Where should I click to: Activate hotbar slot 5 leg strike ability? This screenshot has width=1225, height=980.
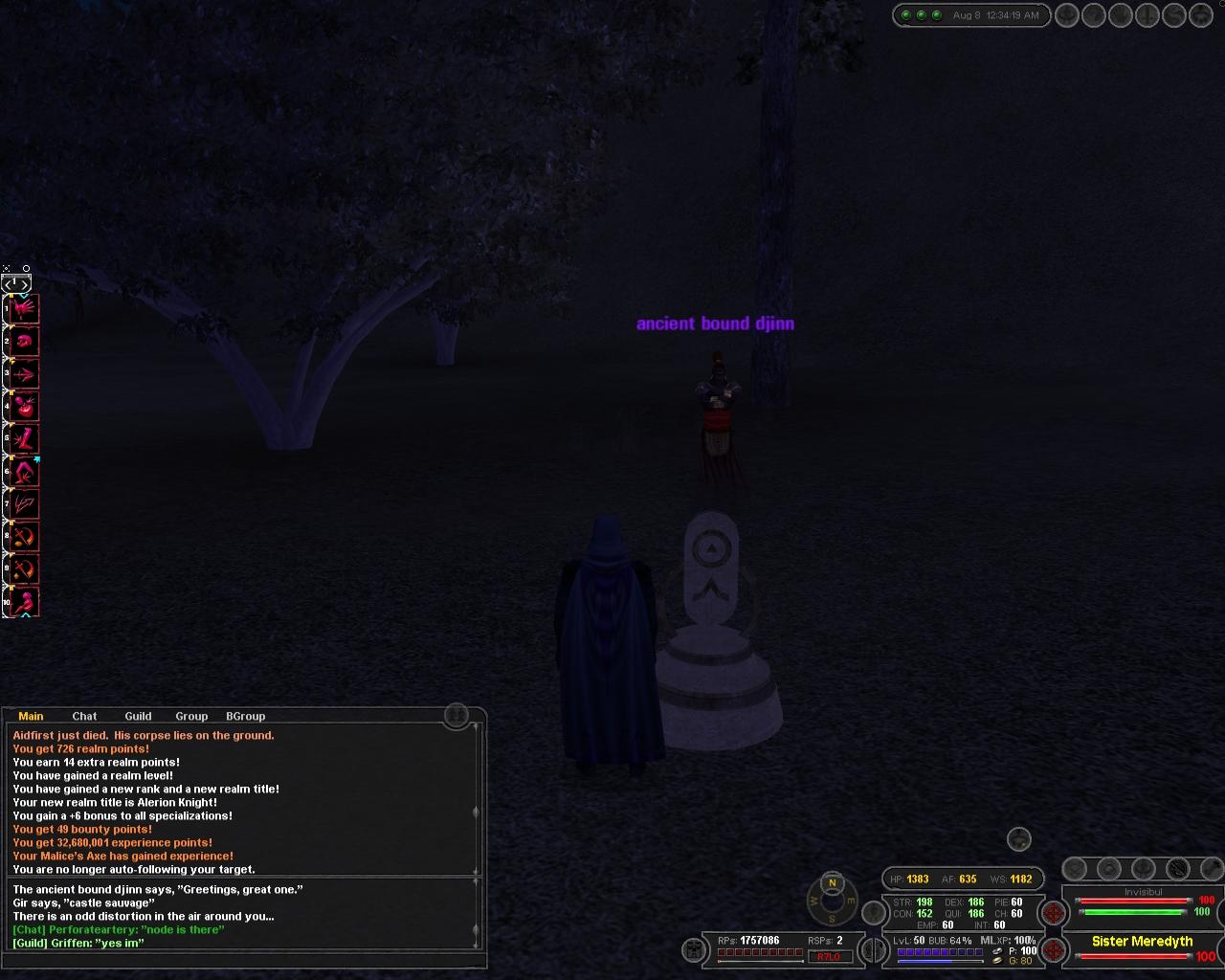pyautogui.click(x=24, y=438)
